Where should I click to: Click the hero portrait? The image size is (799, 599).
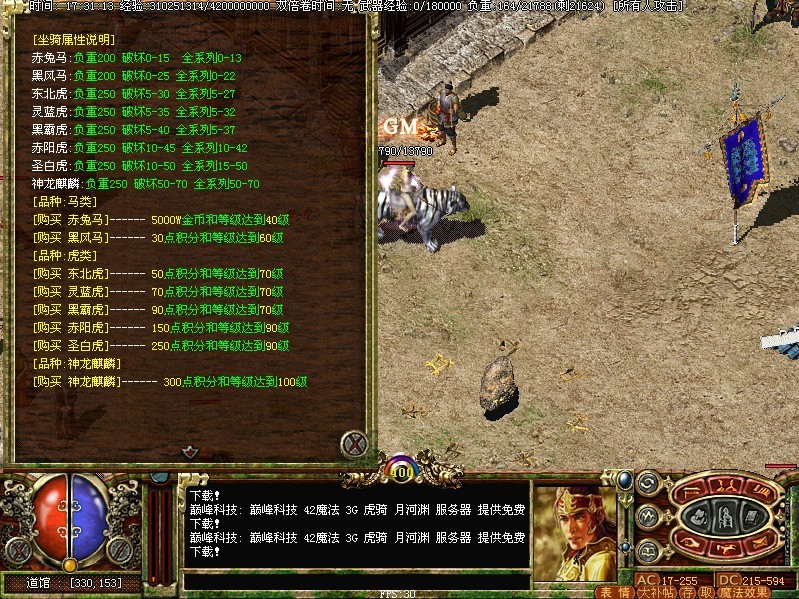[x=574, y=532]
